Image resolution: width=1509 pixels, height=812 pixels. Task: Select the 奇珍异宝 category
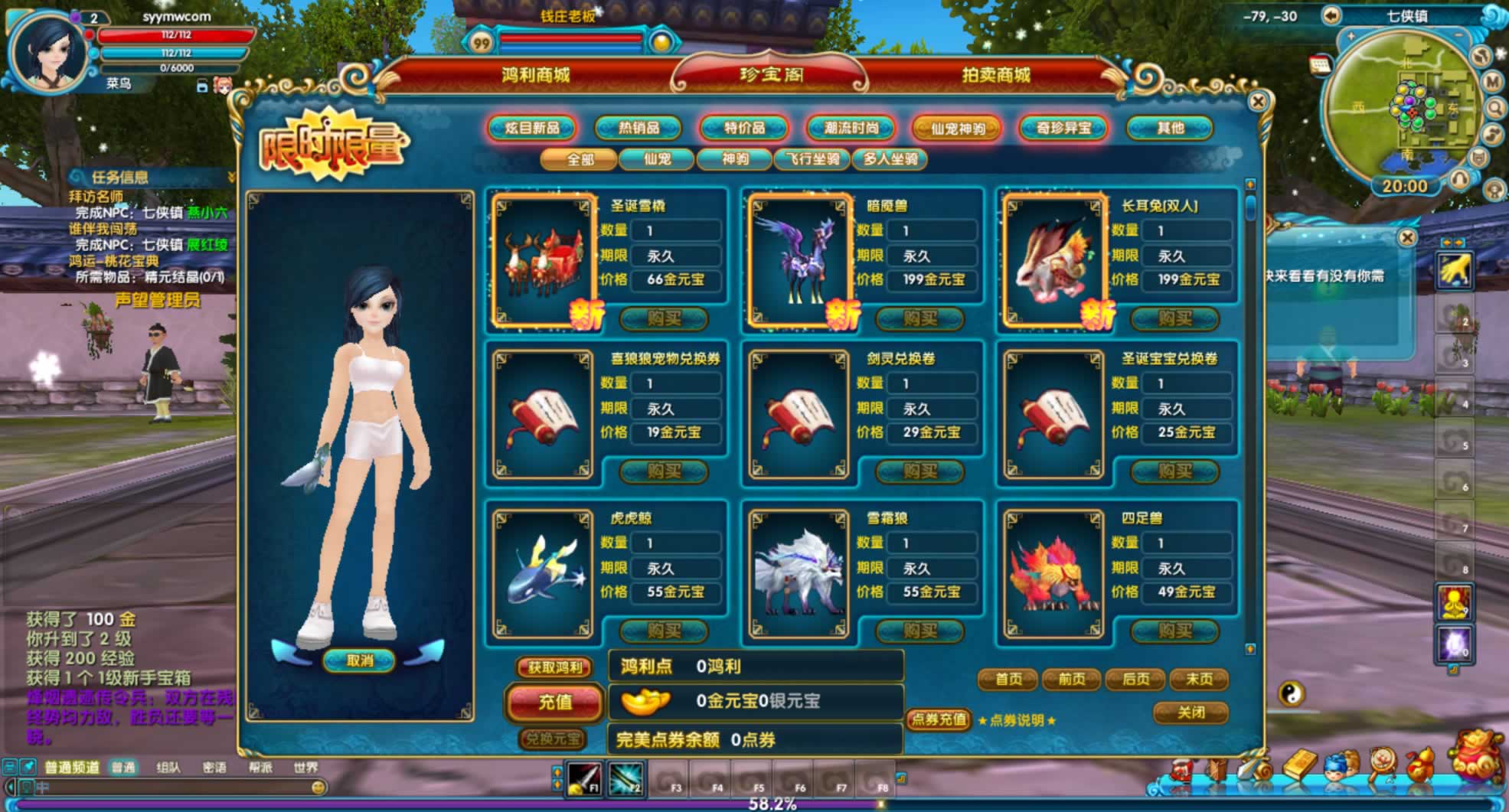point(1063,128)
